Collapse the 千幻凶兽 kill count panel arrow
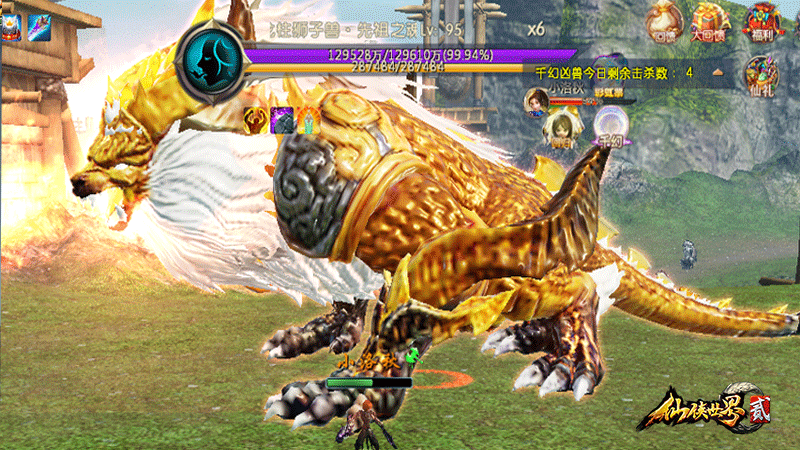The image size is (800, 450). (717, 73)
